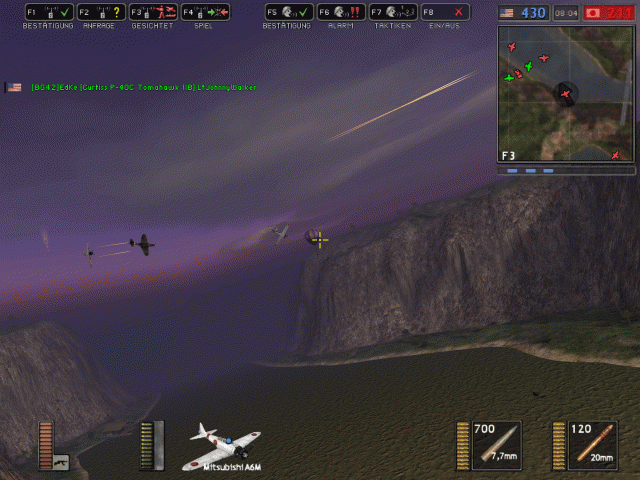This screenshot has height=480, width=640.
Task: Activate the F6 Alarm radio command
Action: click(340, 12)
